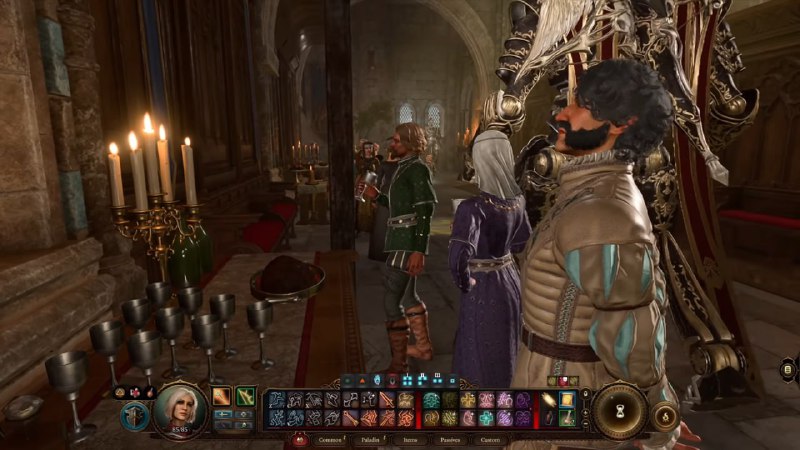Switch hotbar to the Common tab
The width and height of the screenshot is (800, 450).
tap(329, 439)
